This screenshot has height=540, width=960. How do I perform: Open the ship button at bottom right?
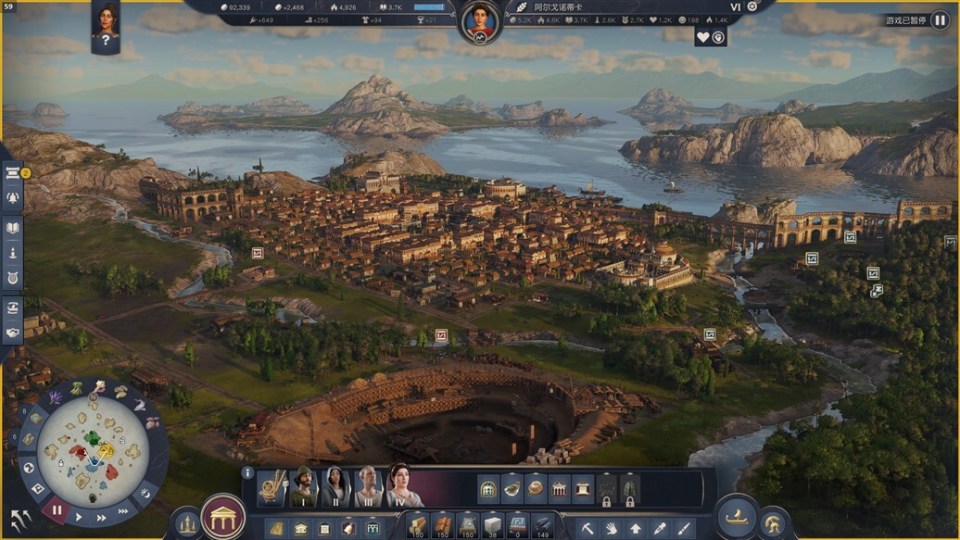click(x=736, y=516)
